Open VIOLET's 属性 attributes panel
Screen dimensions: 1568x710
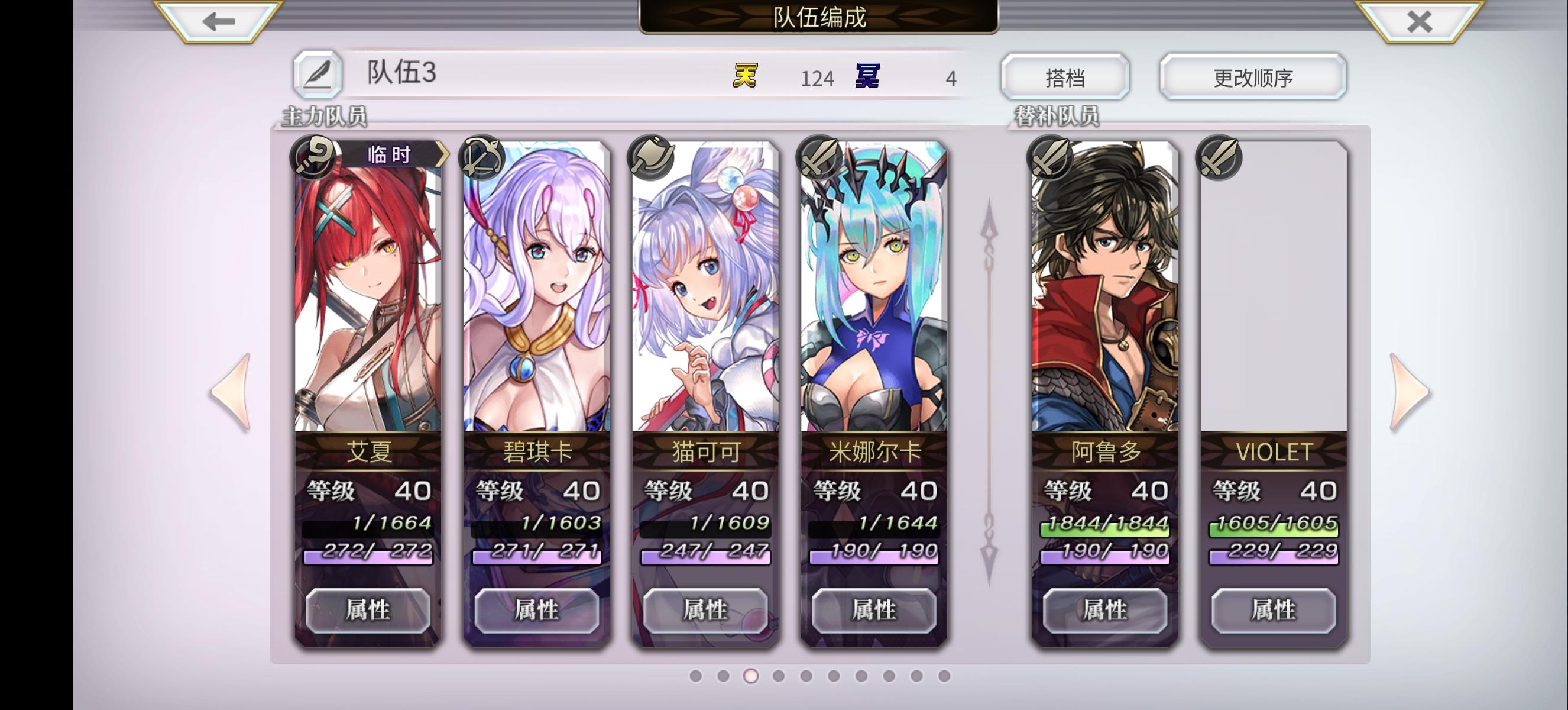tap(1271, 609)
